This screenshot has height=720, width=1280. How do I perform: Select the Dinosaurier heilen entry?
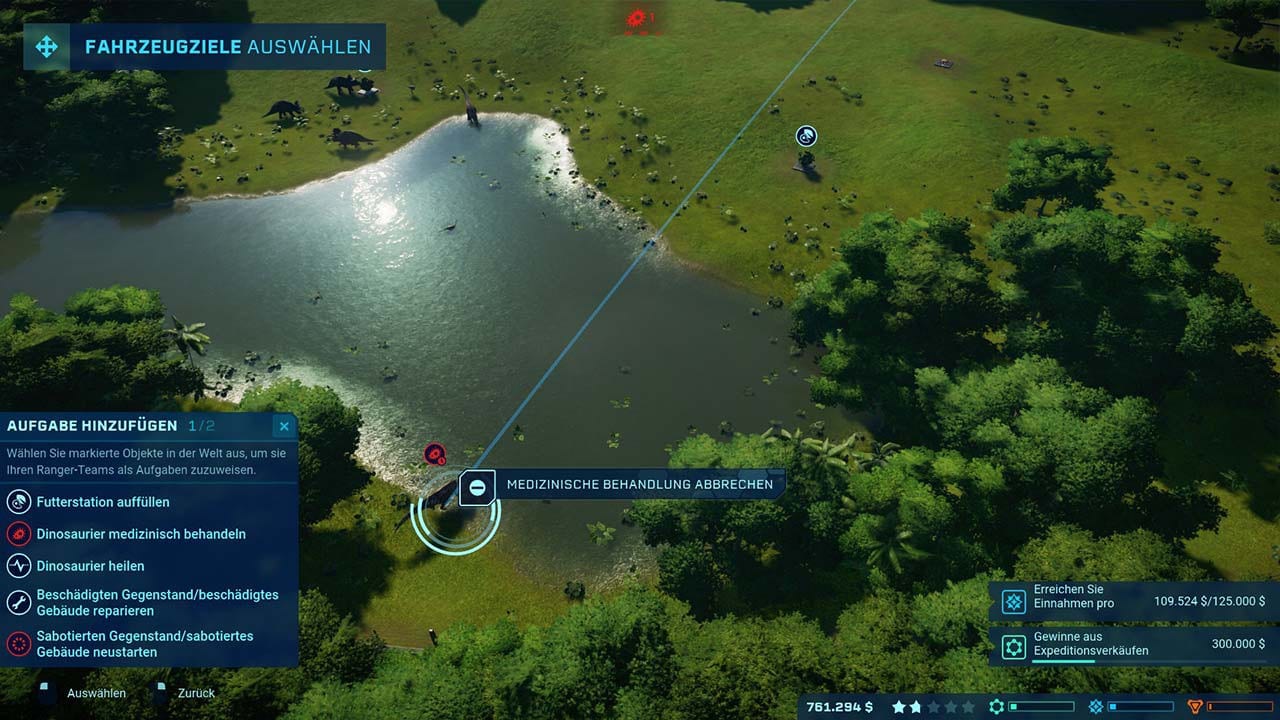90,566
